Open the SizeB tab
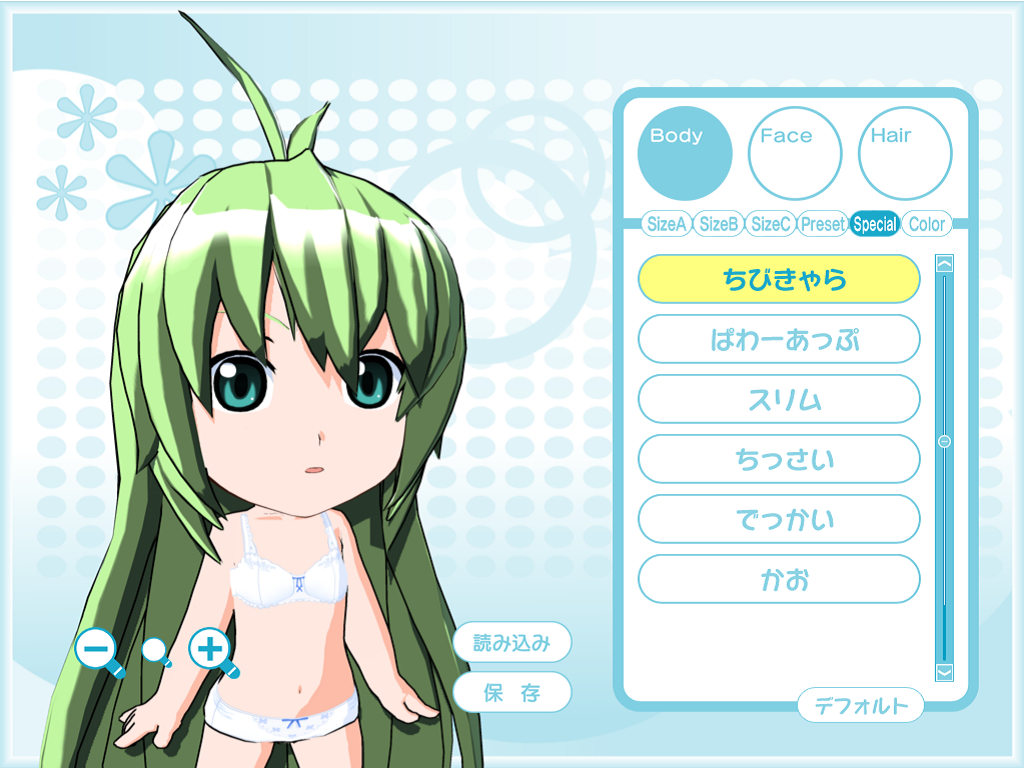Viewport: 1024px width, 768px height. point(719,224)
